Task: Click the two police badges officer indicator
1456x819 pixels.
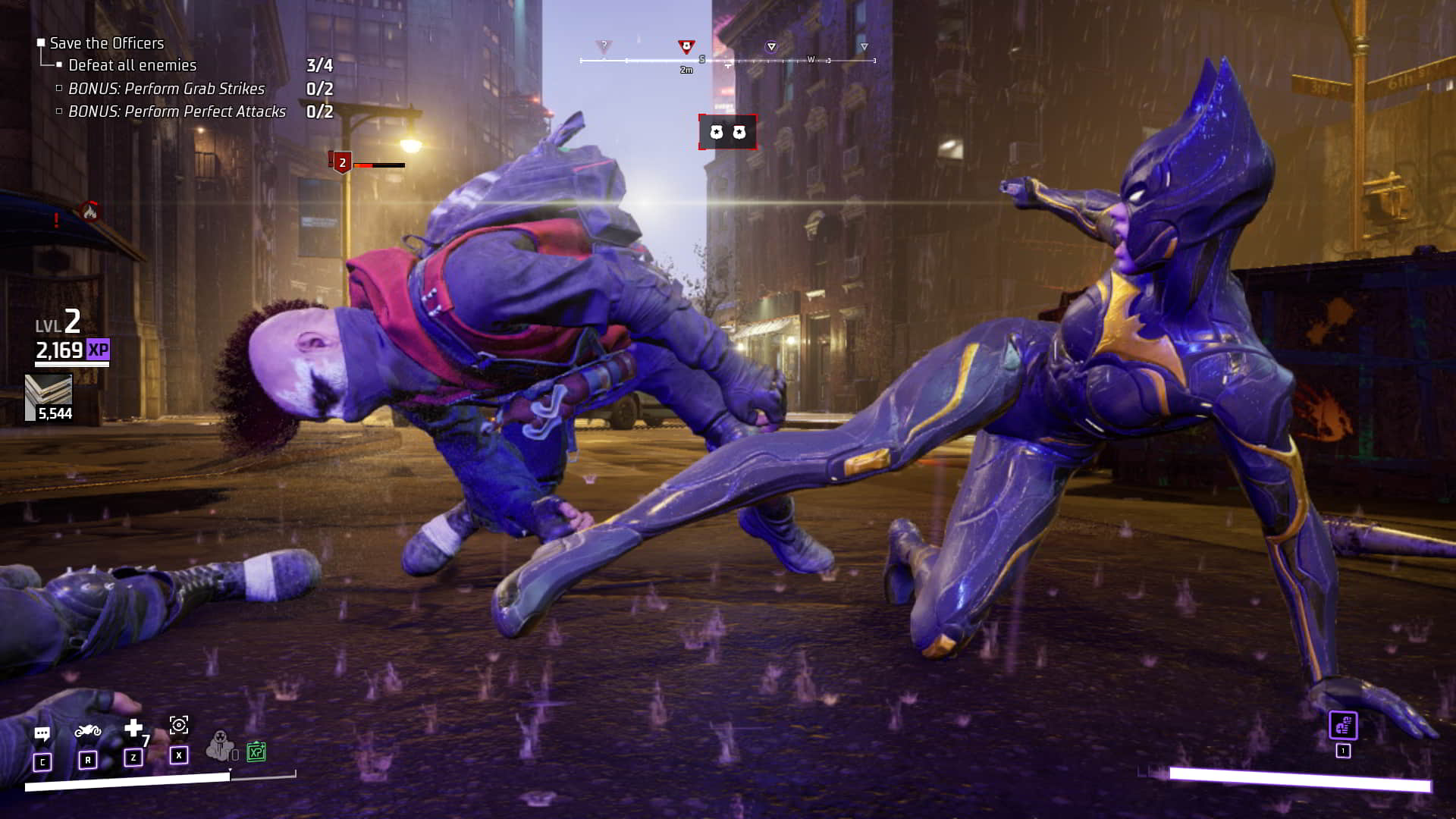Action: pos(727,133)
